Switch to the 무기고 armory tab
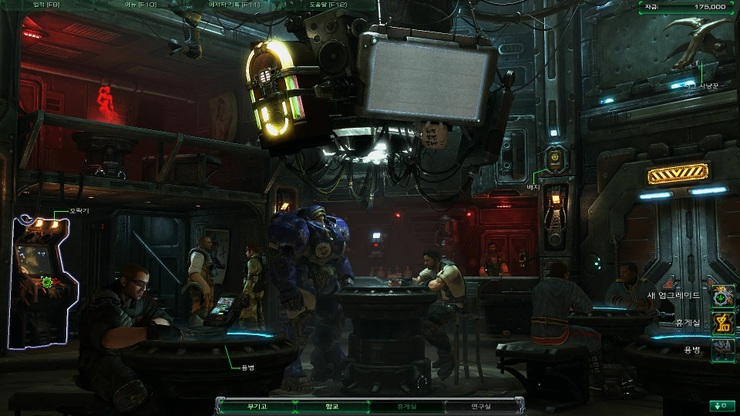Viewport: 740px width, 416px height. pos(257,406)
